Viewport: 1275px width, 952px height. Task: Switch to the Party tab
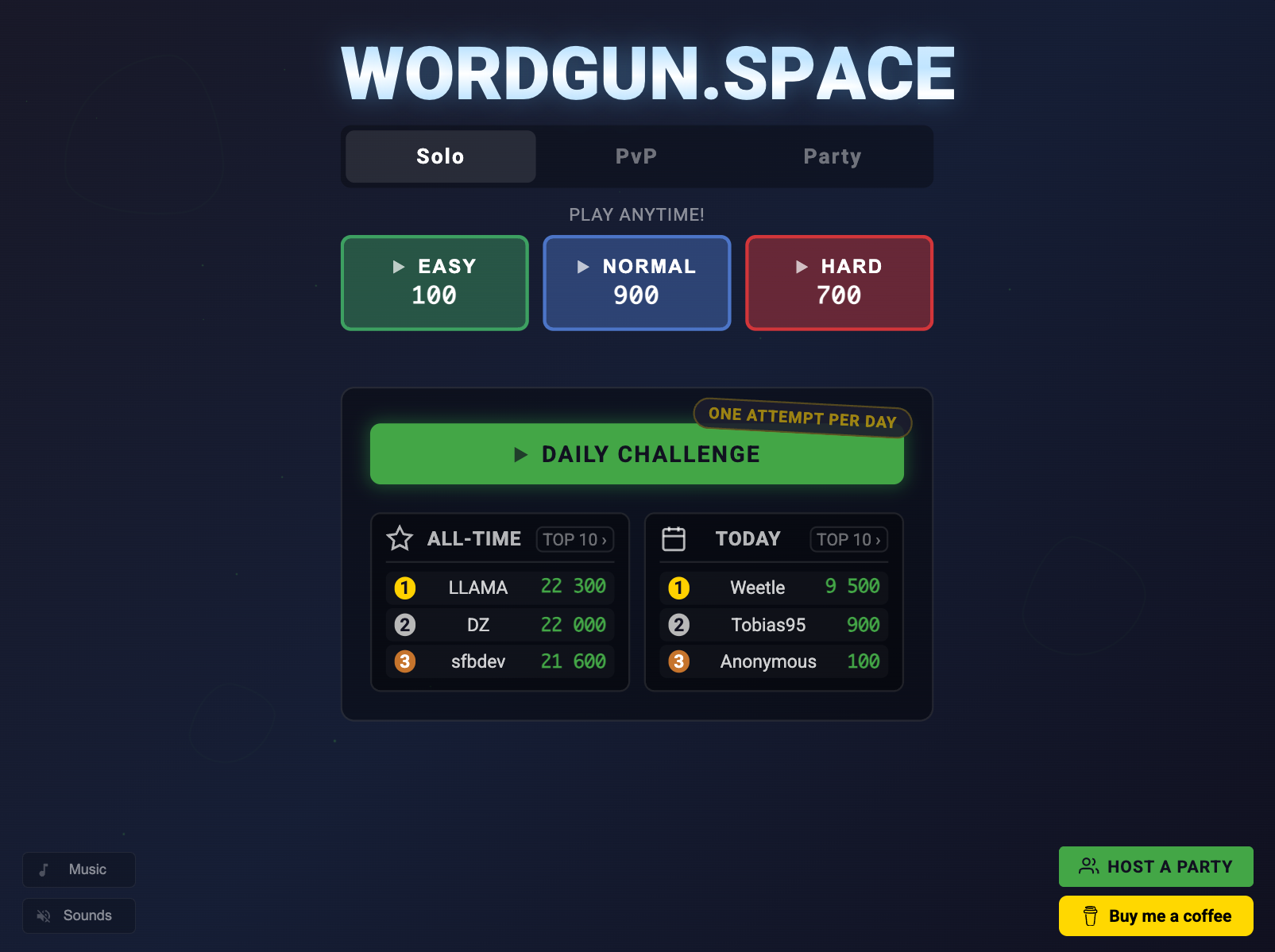tap(833, 156)
